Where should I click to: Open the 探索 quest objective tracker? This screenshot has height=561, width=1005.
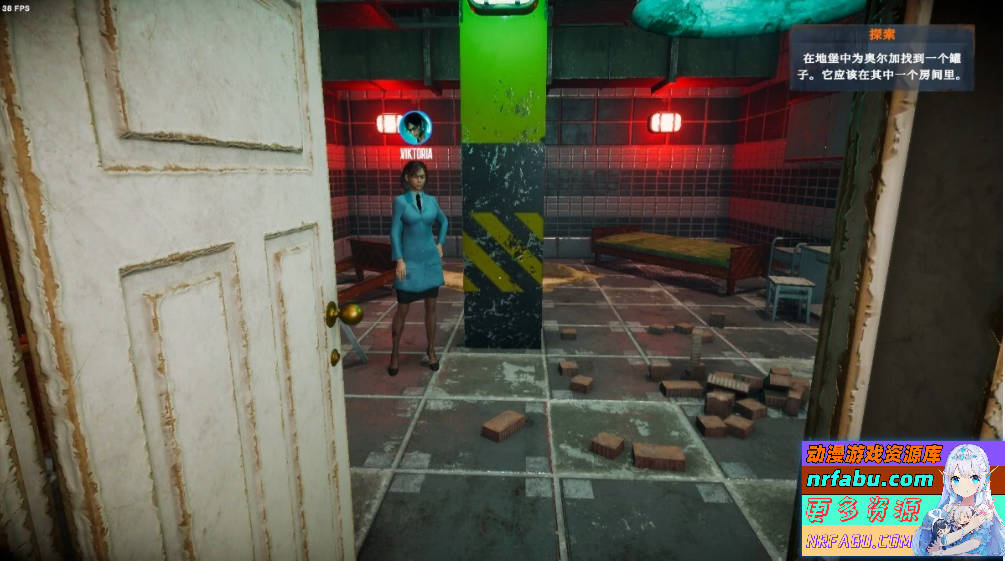click(x=881, y=58)
